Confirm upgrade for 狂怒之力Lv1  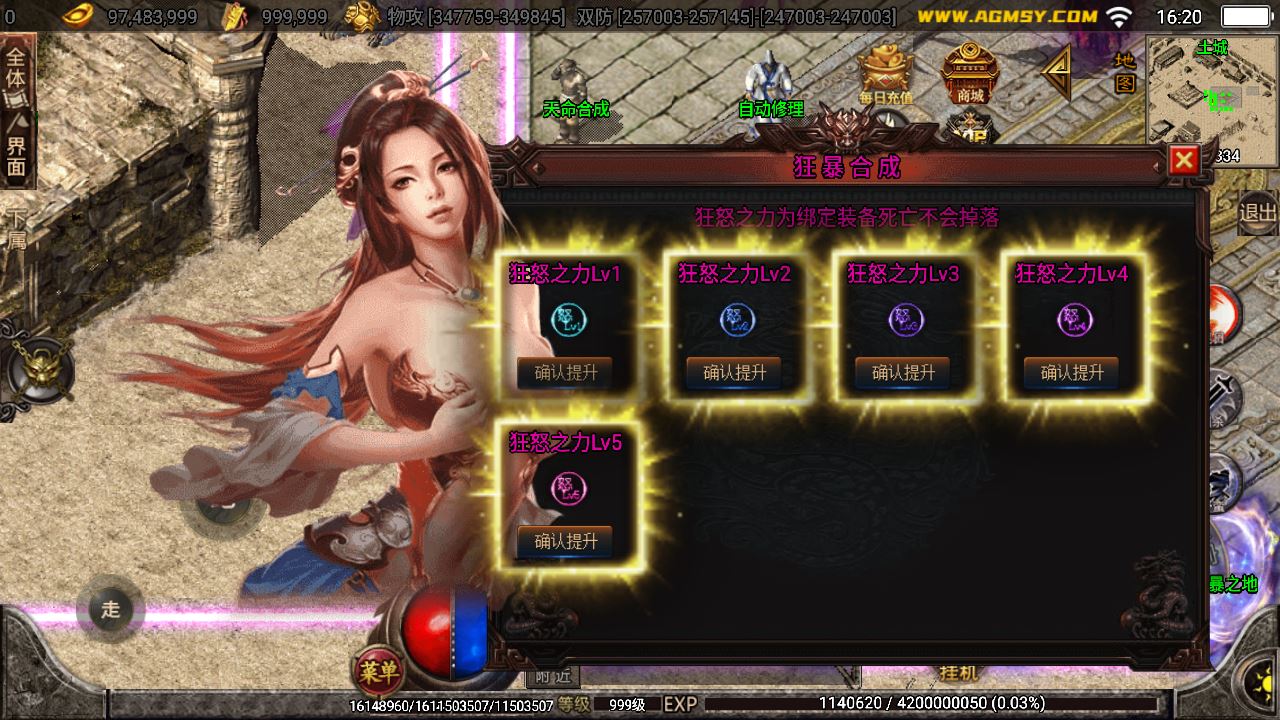coord(565,373)
